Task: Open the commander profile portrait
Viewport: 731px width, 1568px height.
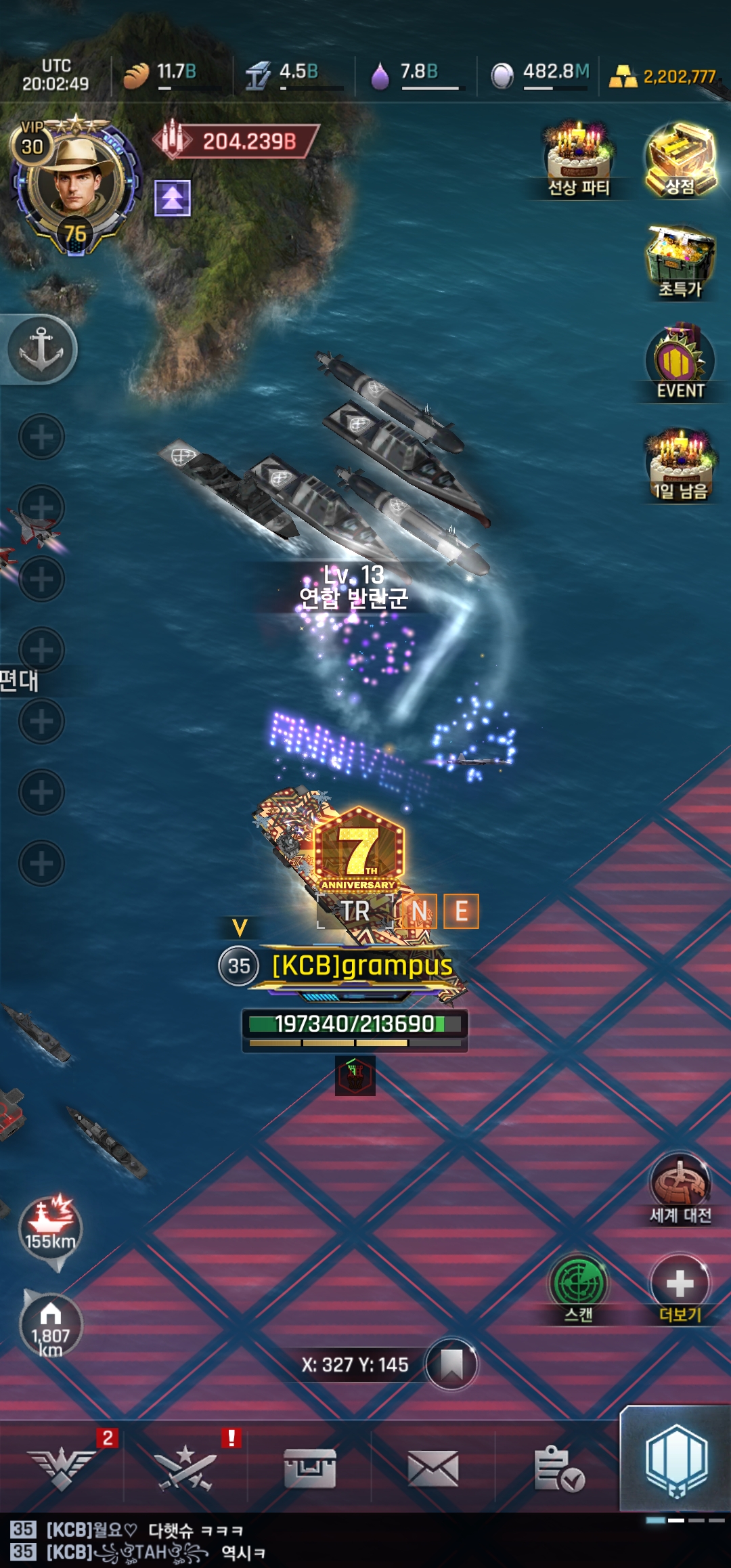Action: point(73,181)
